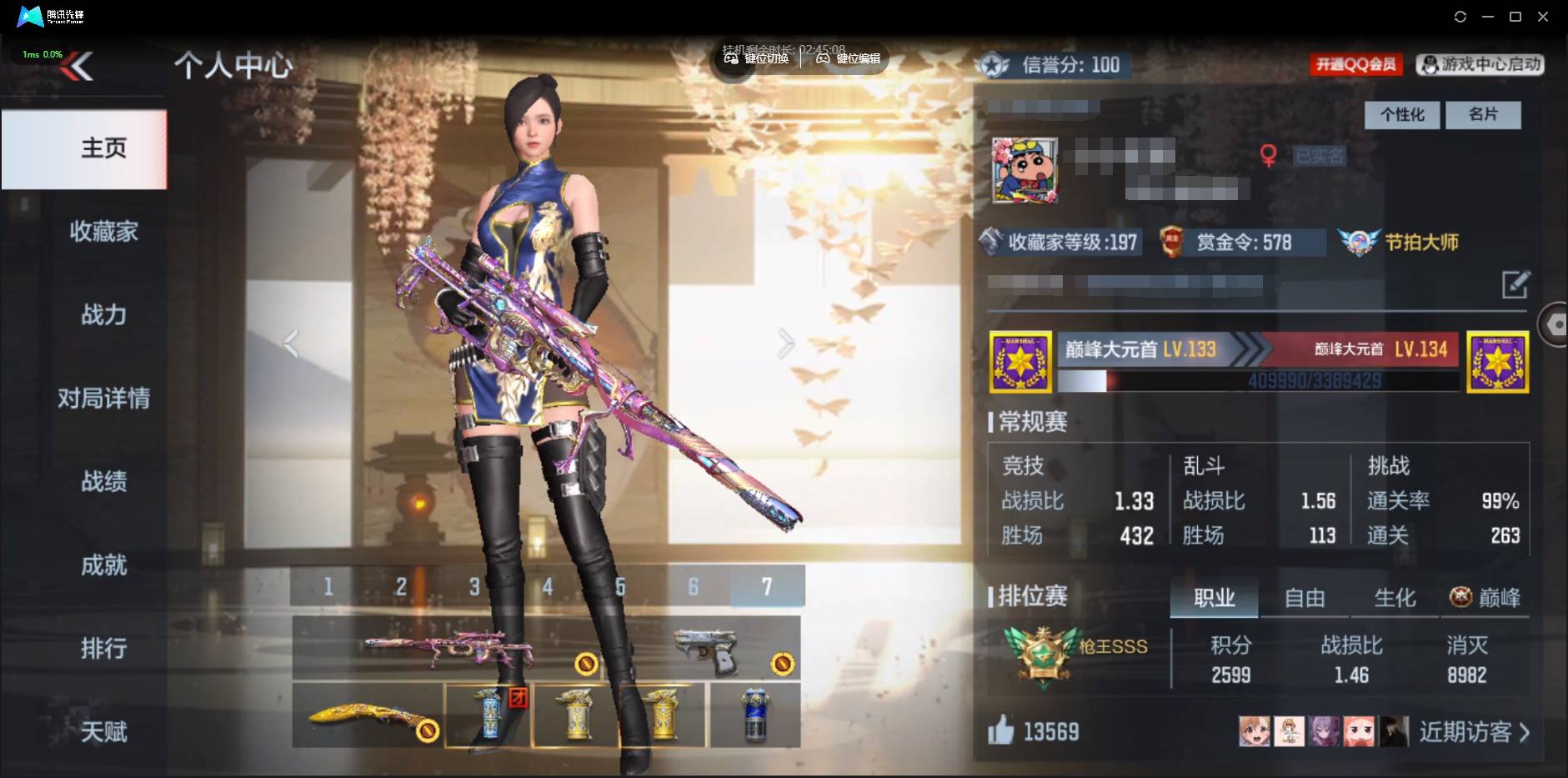This screenshot has width=1568, height=778.
Task: Switch to the 自由 ranked tab
Action: [1304, 598]
